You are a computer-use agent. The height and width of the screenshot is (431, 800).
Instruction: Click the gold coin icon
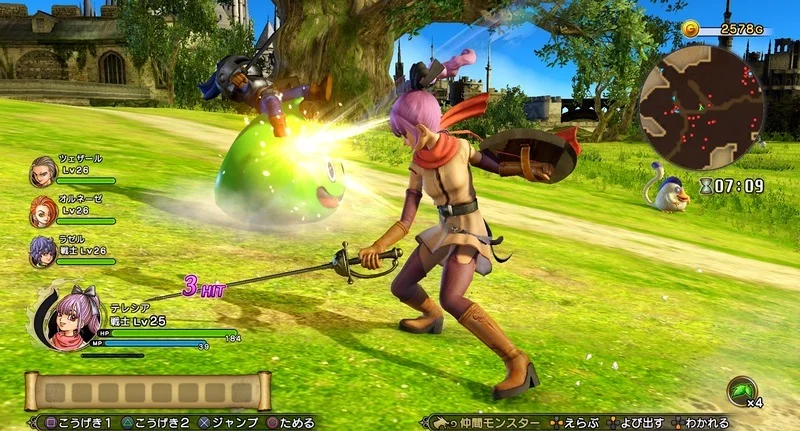point(691,29)
